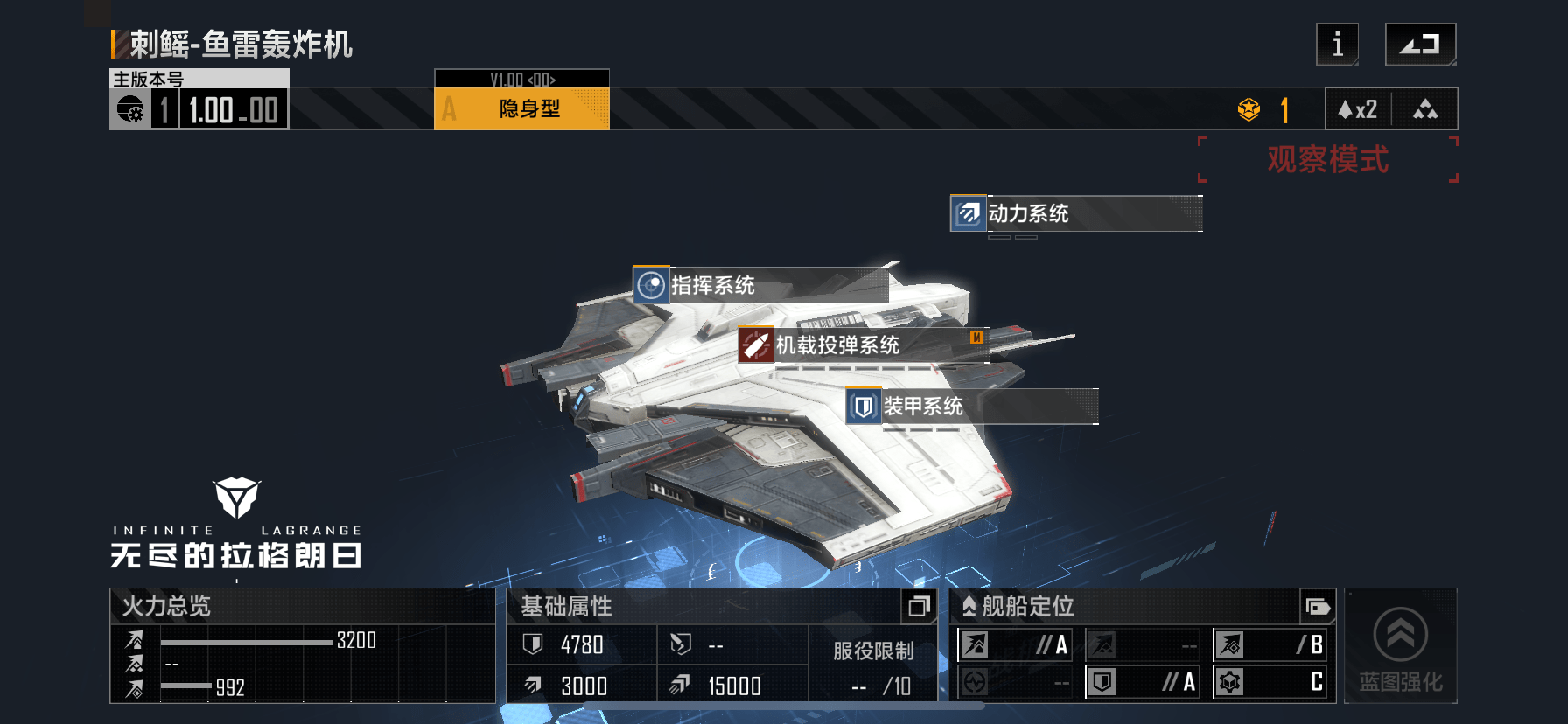This screenshot has height=724, width=1568.
Task: Select the 基础属性 panel header
Action: click(x=567, y=607)
